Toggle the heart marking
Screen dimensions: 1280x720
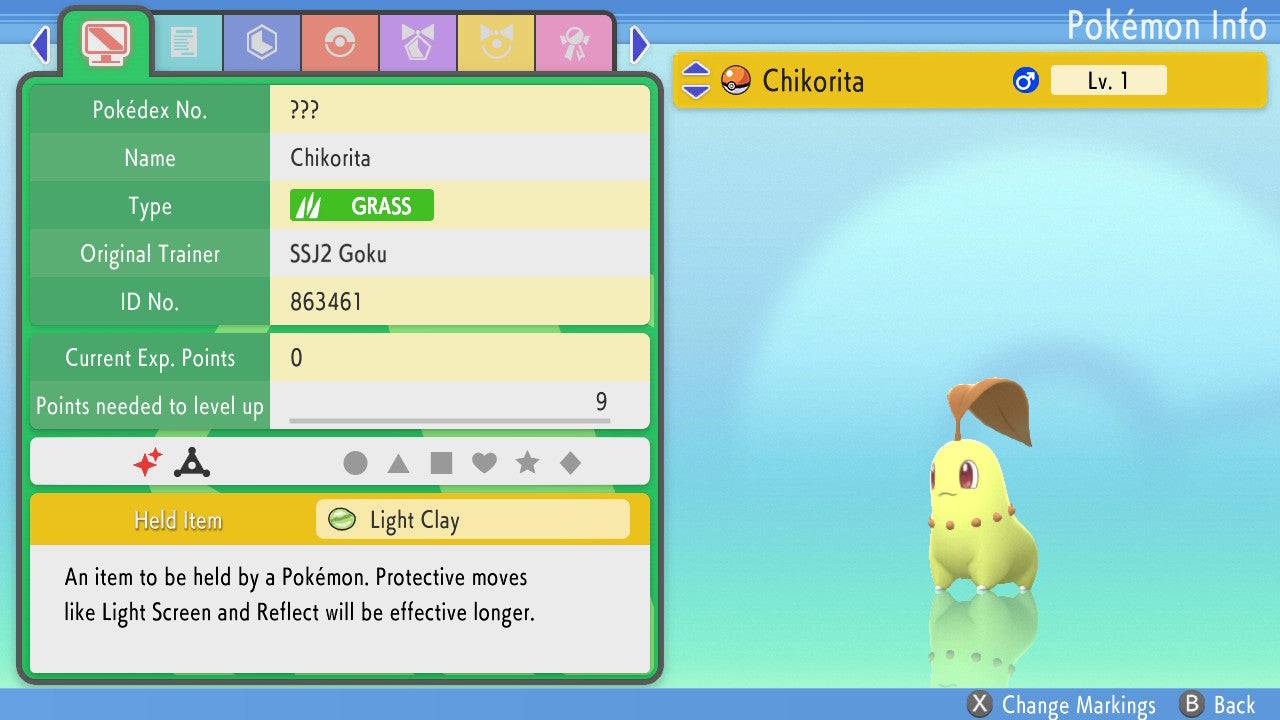point(484,463)
